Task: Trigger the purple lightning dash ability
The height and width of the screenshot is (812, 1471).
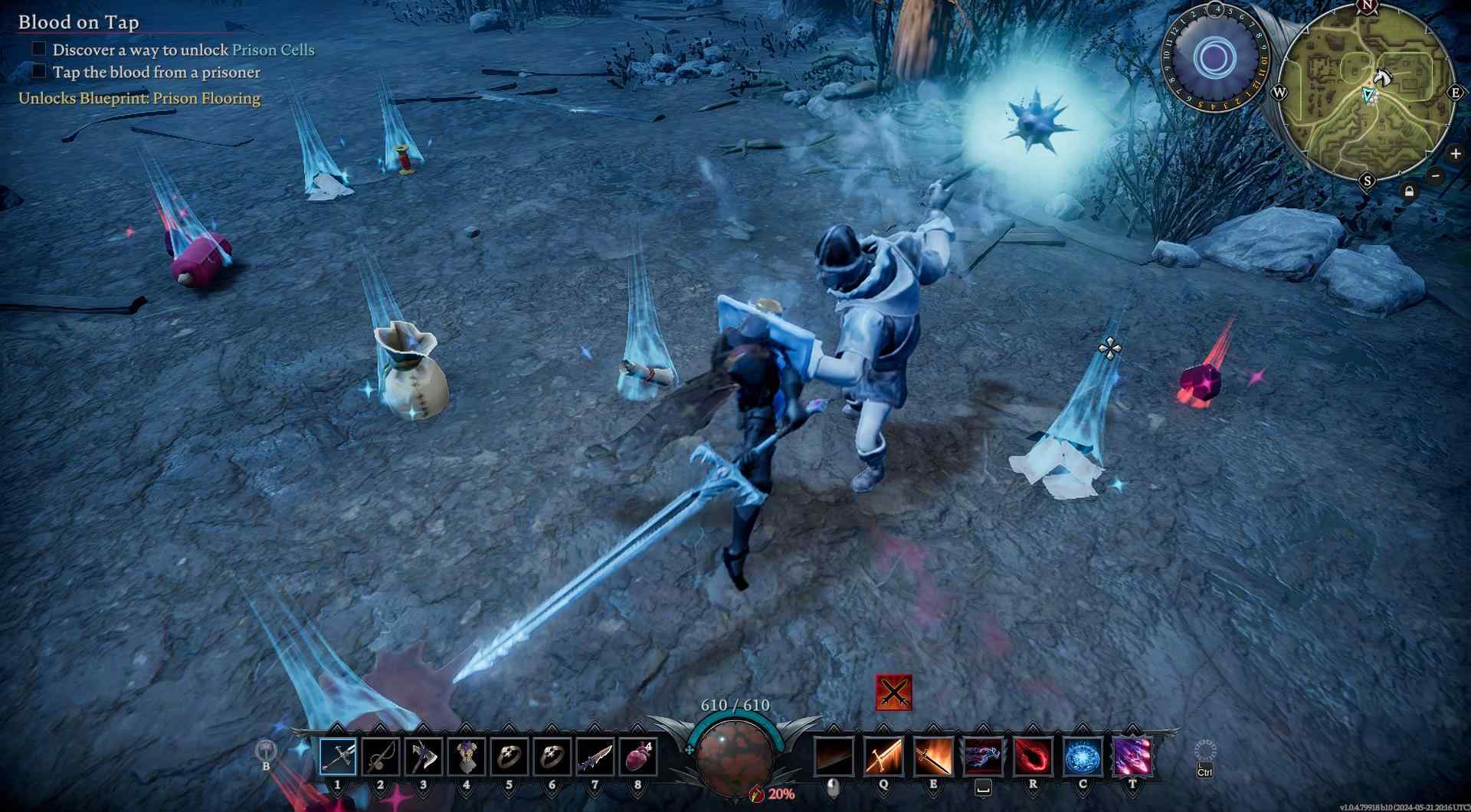Action: tap(984, 756)
